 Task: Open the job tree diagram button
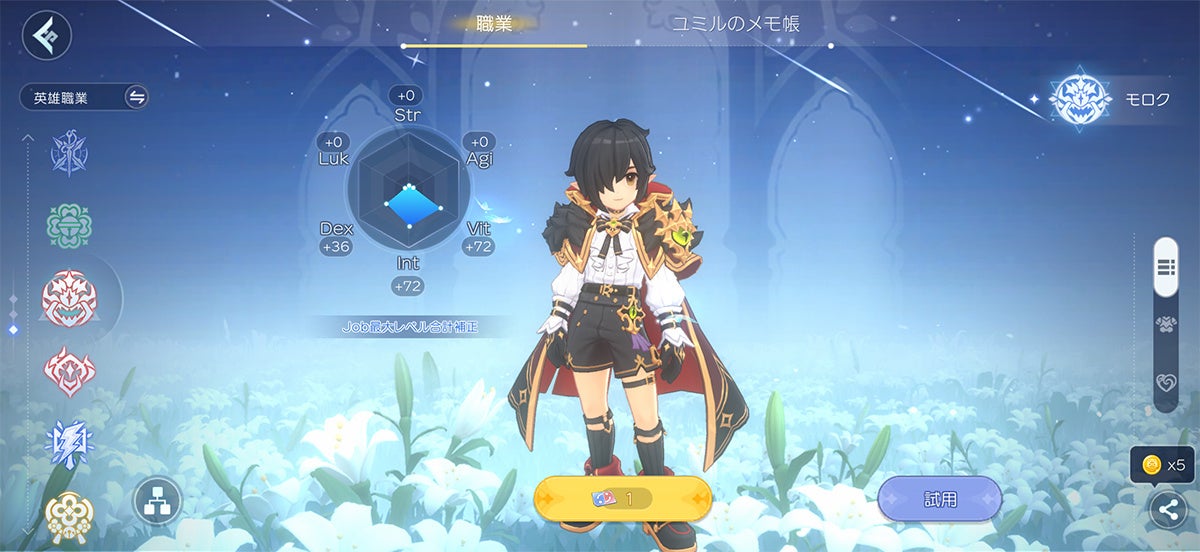click(x=158, y=502)
